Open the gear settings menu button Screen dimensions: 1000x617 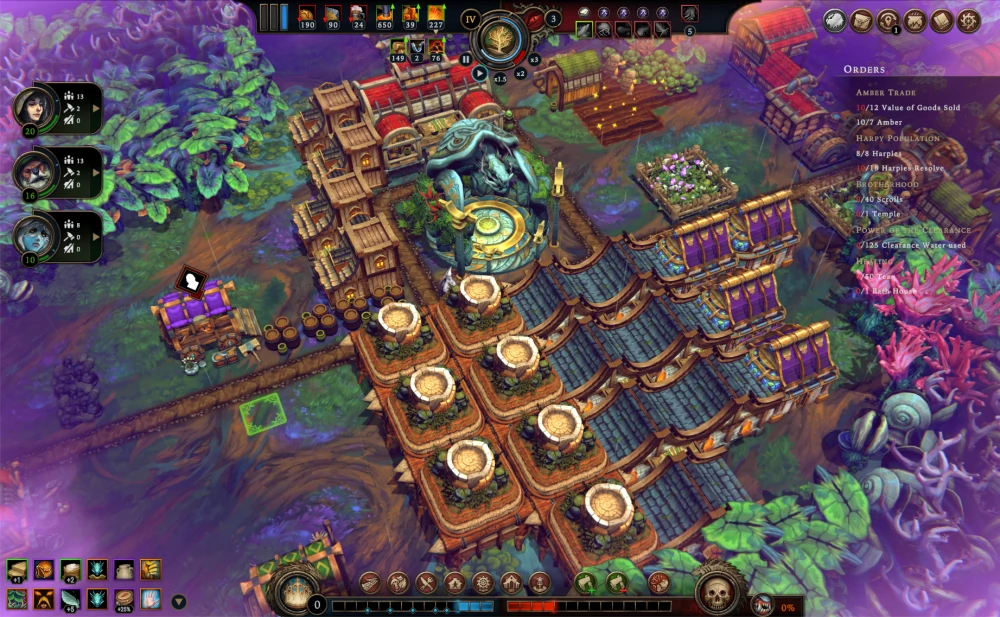pos(968,20)
